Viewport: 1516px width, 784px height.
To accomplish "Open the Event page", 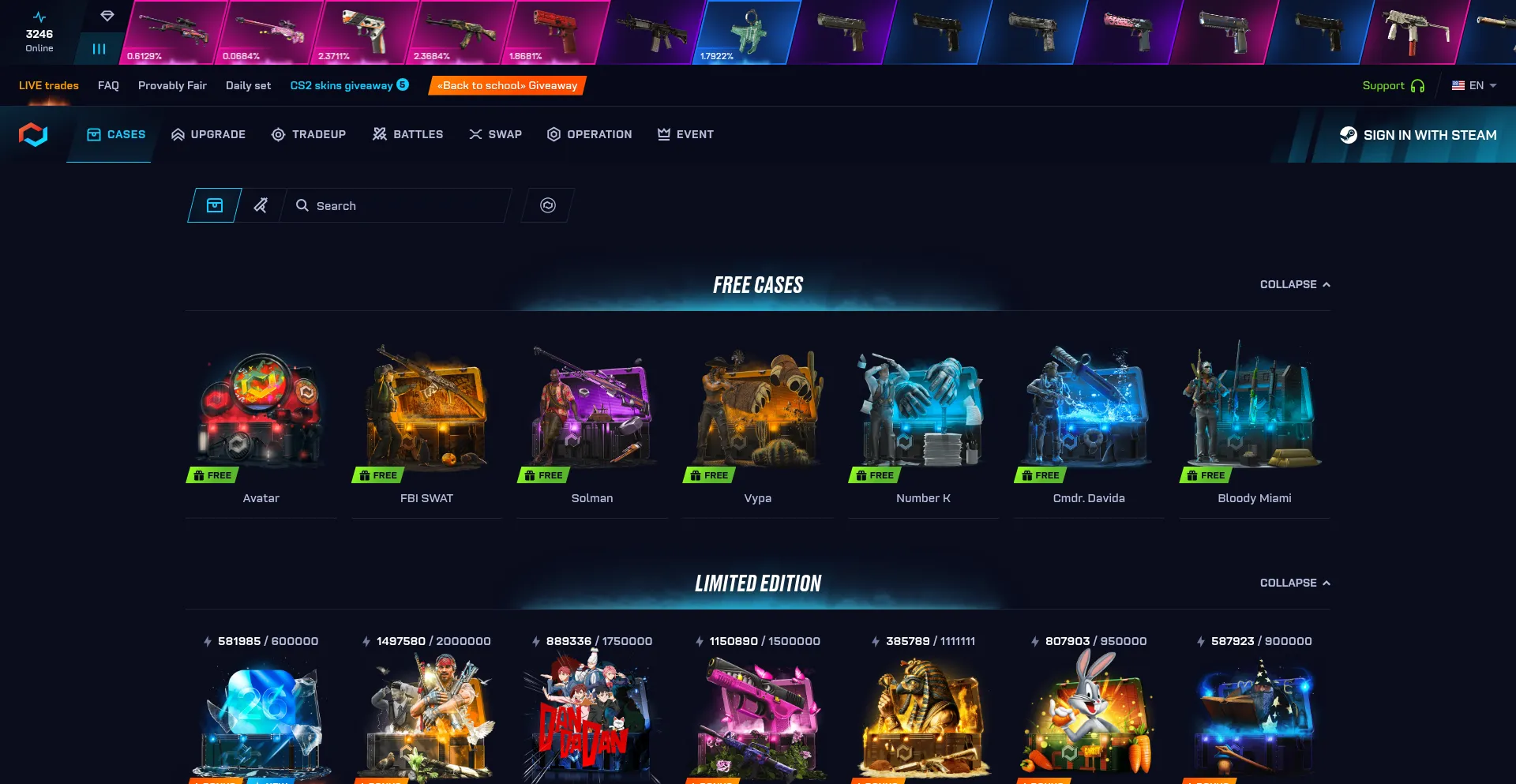I will click(x=685, y=134).
